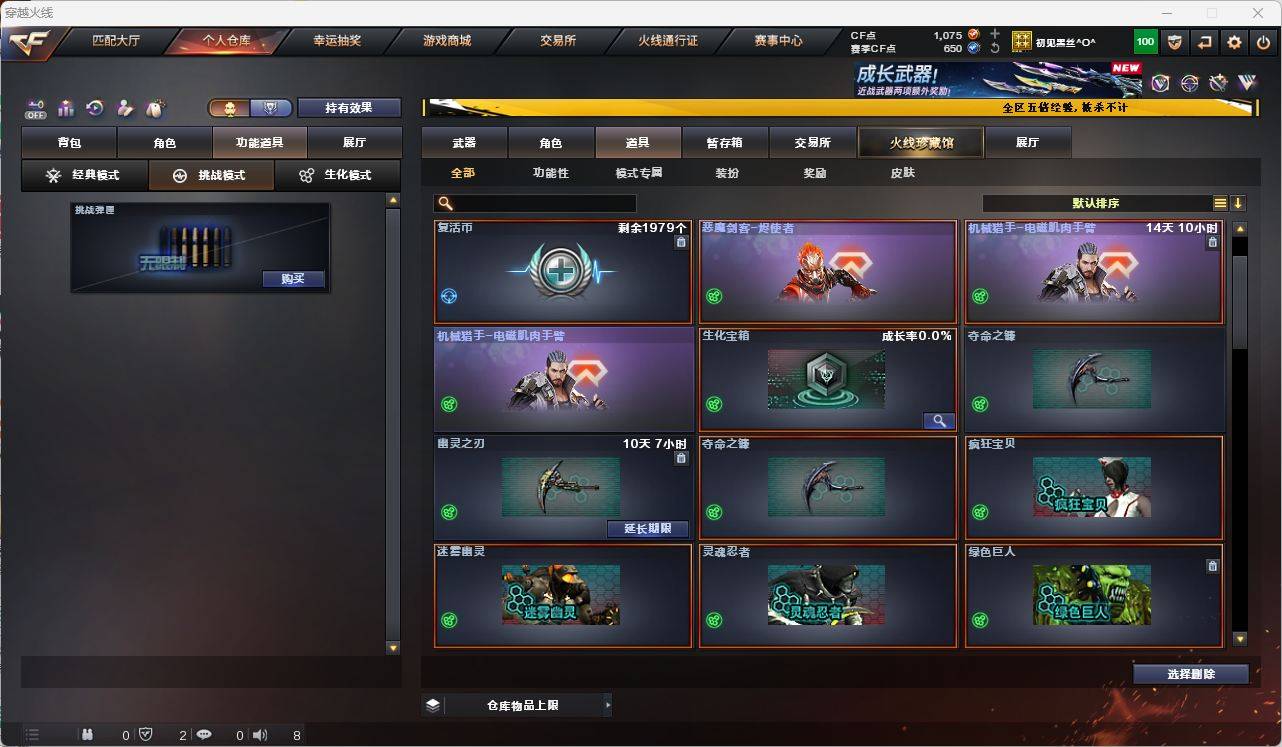
Task: Toggle list view beside 默认排序
Action: click(x=1220, y=202)
